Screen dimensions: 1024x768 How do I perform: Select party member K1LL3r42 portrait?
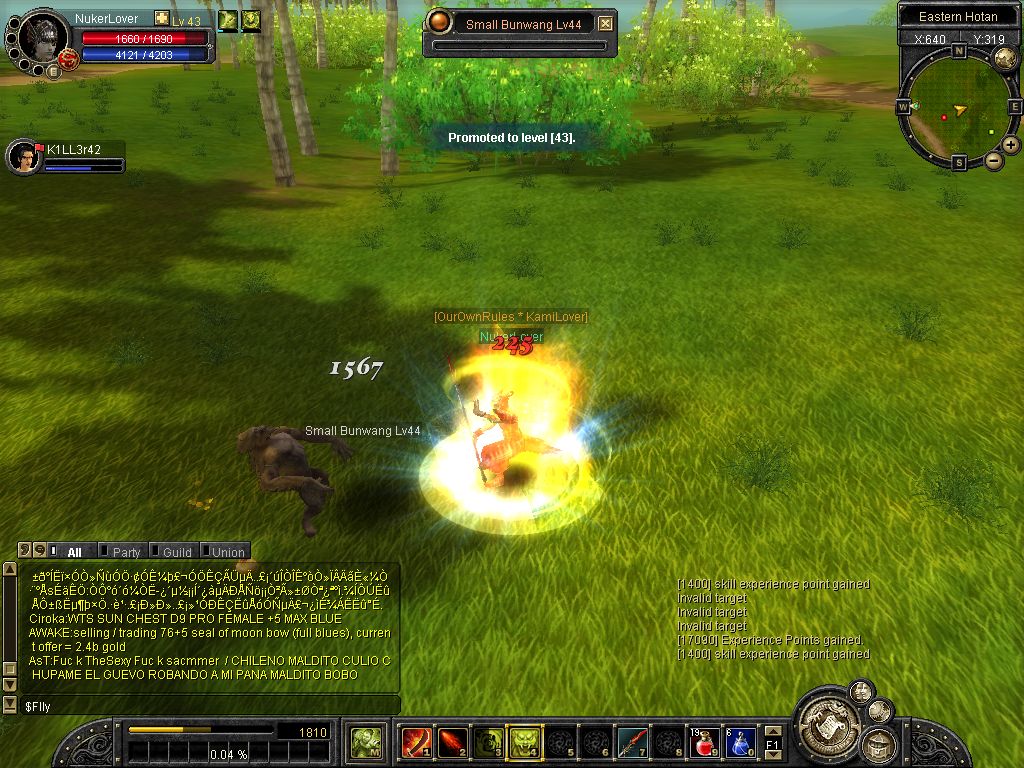(23, 157)
